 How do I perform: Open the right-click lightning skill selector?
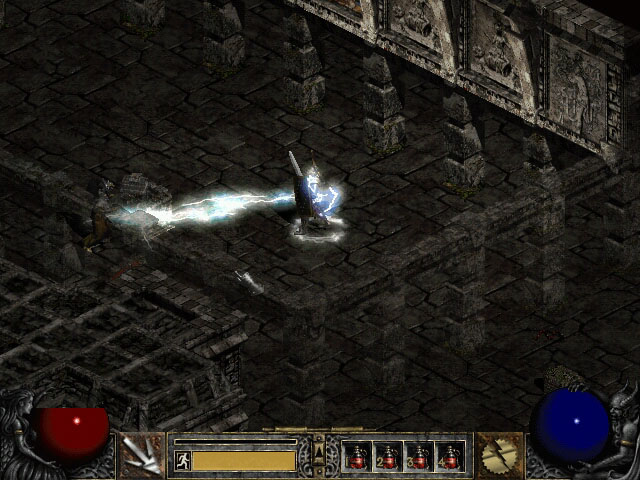[x=497, y=455]
